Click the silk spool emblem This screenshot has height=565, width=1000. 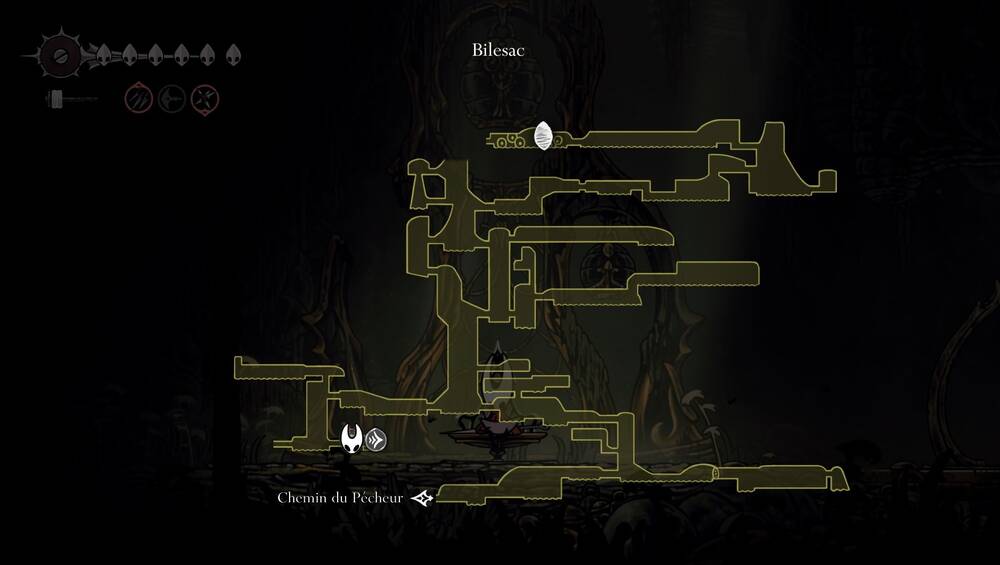pos(60,55)
